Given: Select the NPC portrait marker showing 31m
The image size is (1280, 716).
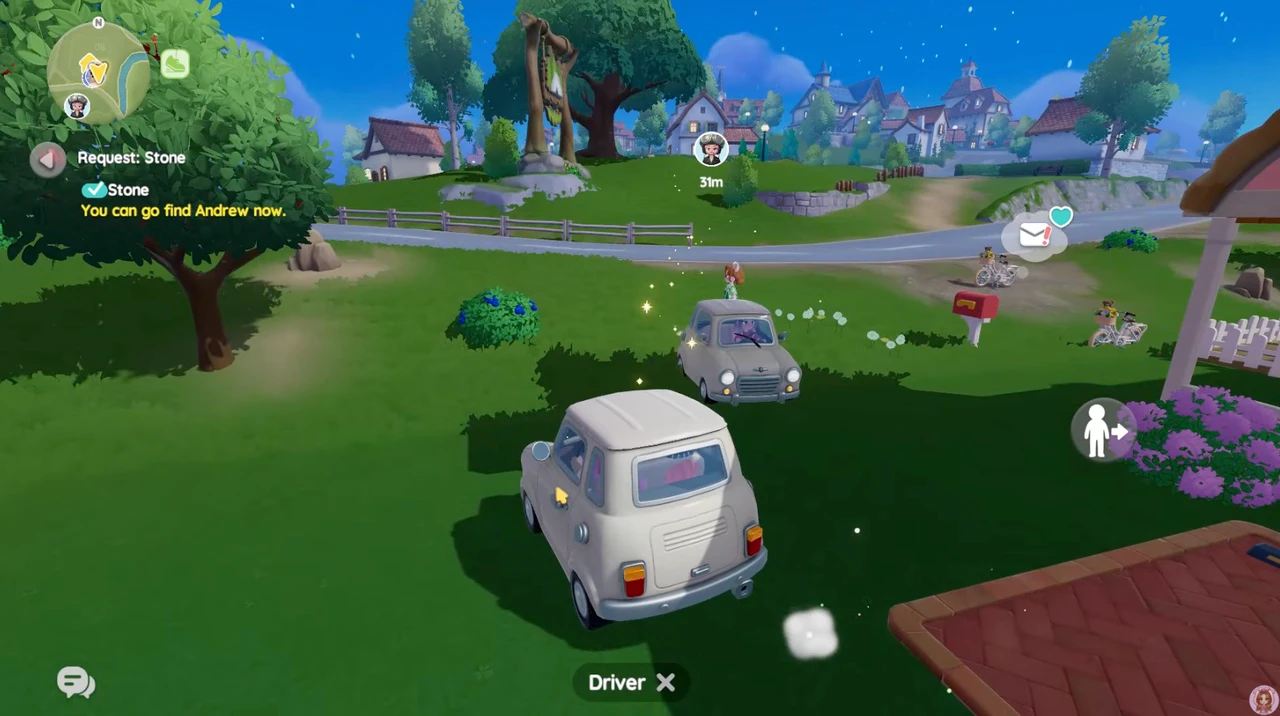Looking at the screenshot, I should point(711,150).
